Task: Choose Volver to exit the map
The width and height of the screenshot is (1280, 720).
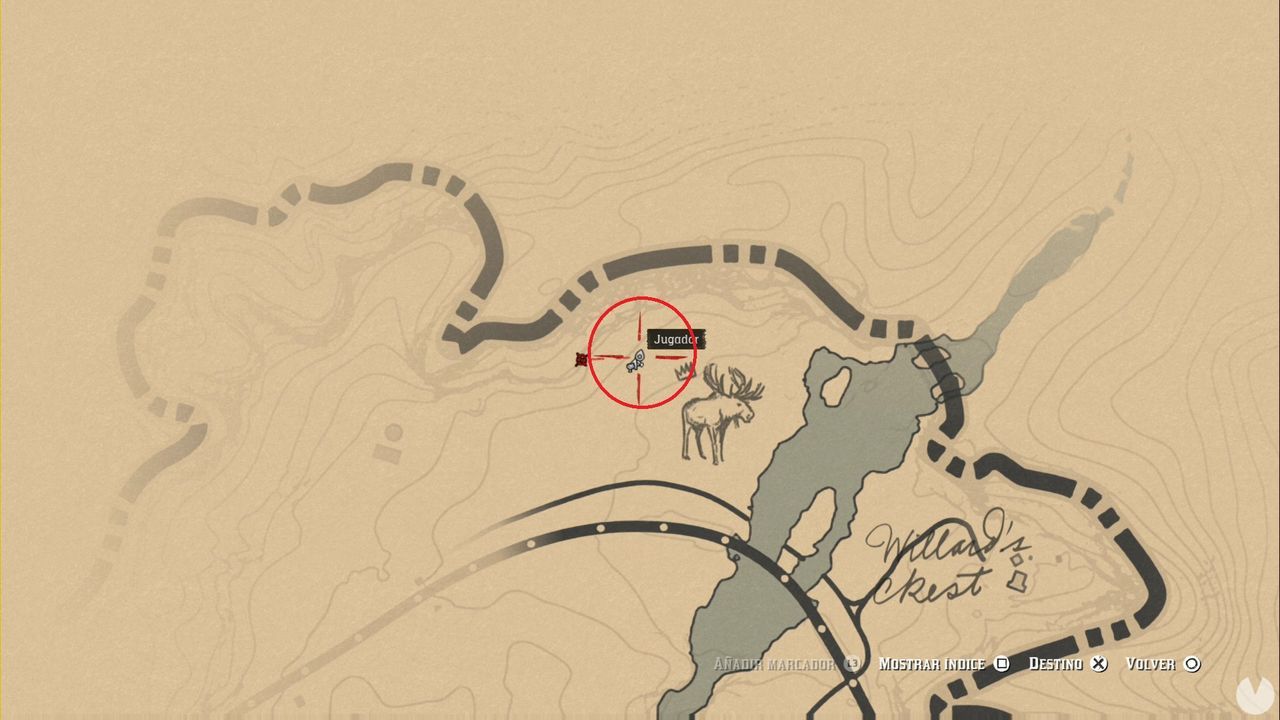Action: pos(1151,663)
